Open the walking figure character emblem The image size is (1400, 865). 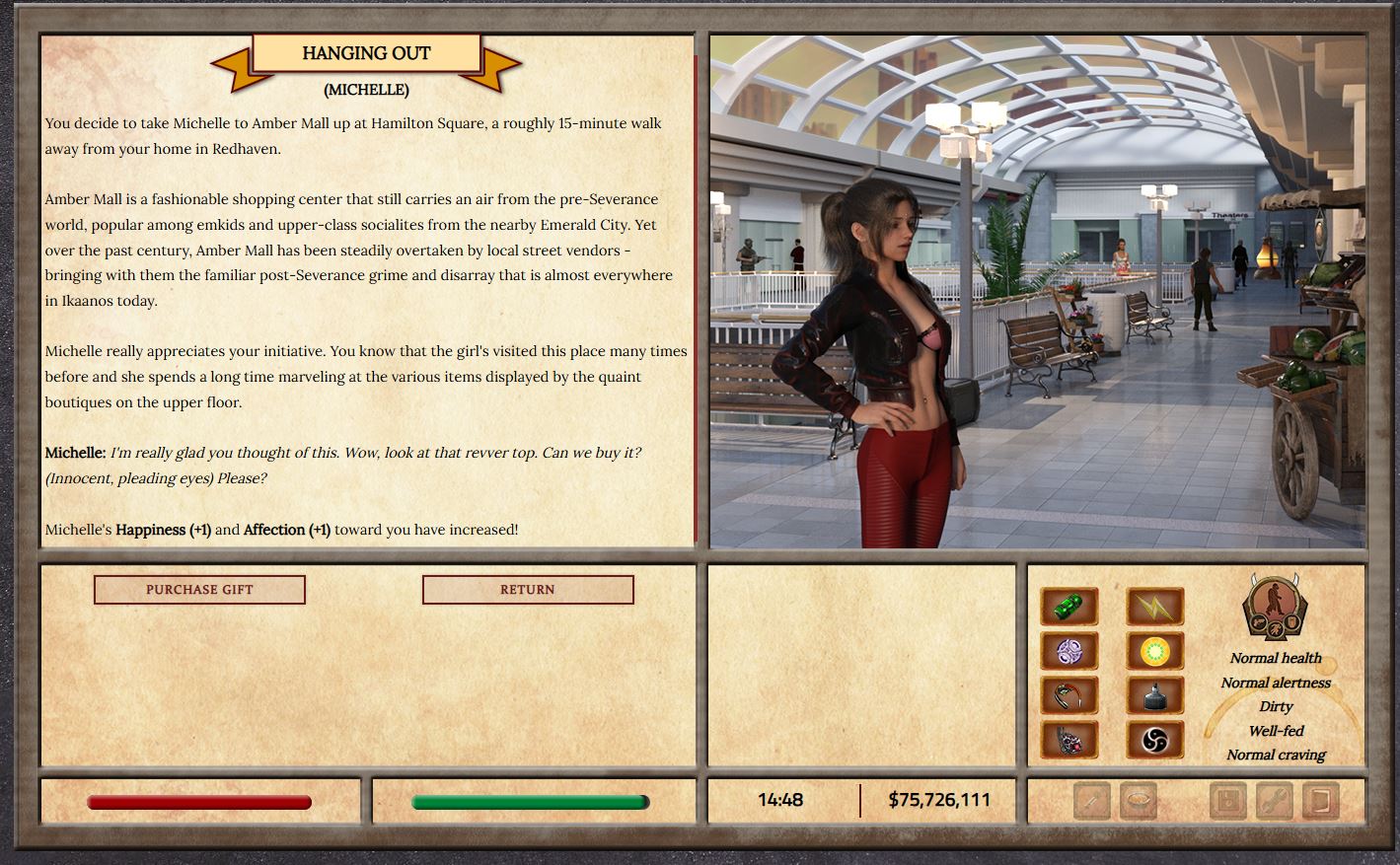click(x=1275, y=608)
